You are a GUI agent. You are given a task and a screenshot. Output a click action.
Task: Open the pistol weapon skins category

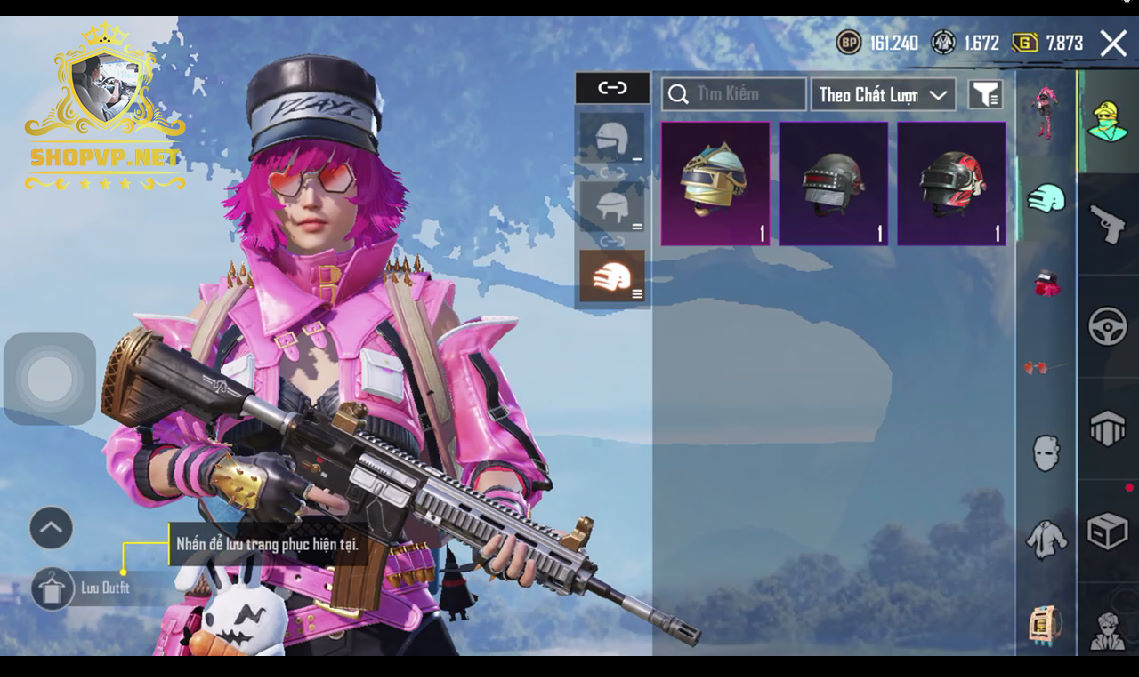click(x=1107, y=224)
